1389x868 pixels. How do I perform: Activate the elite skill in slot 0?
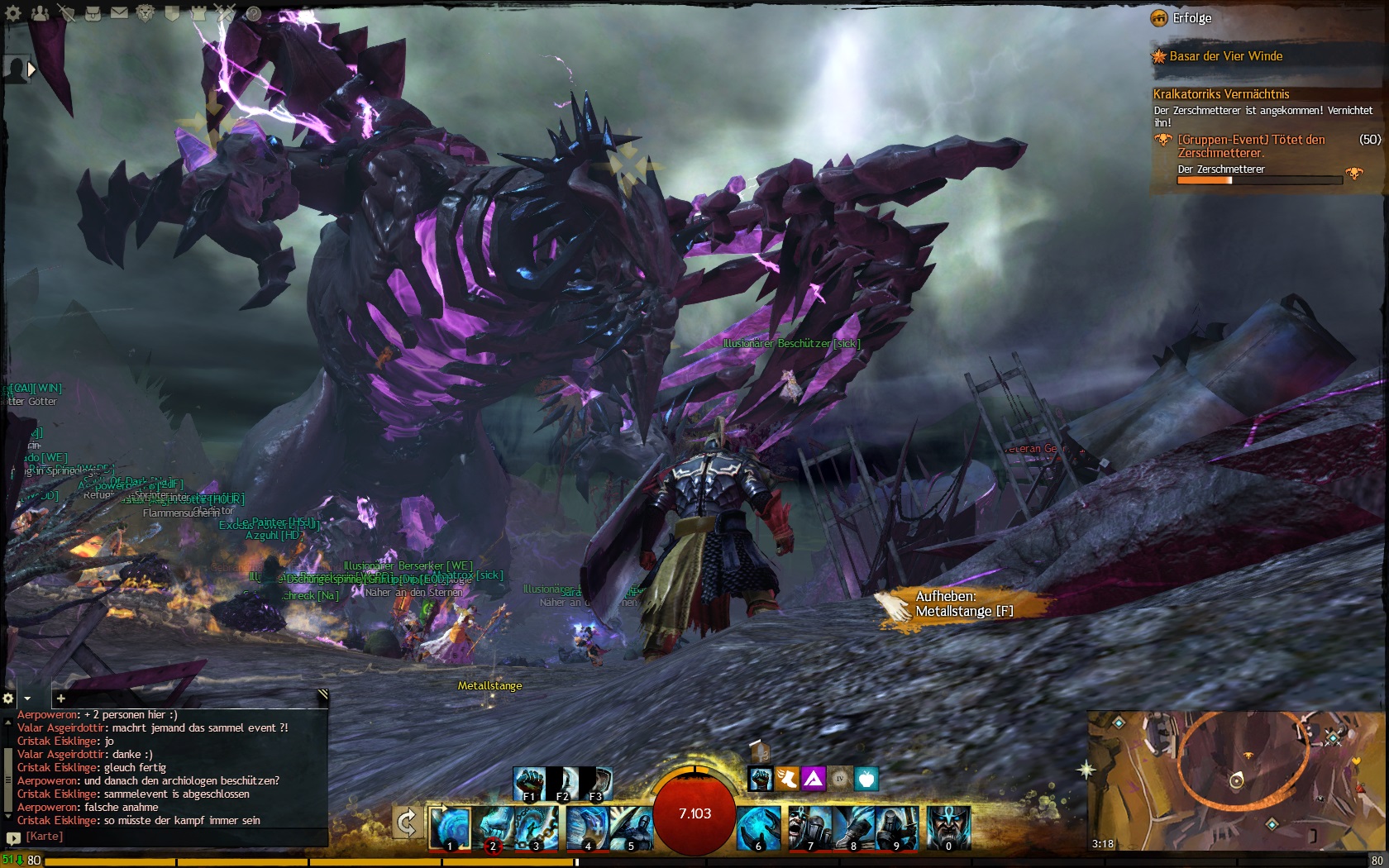(x=947, y=827)
